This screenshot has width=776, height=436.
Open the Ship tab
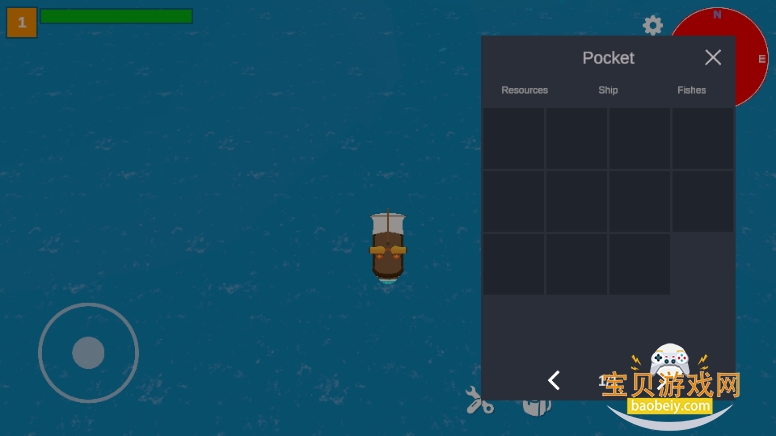coord(608,90)
